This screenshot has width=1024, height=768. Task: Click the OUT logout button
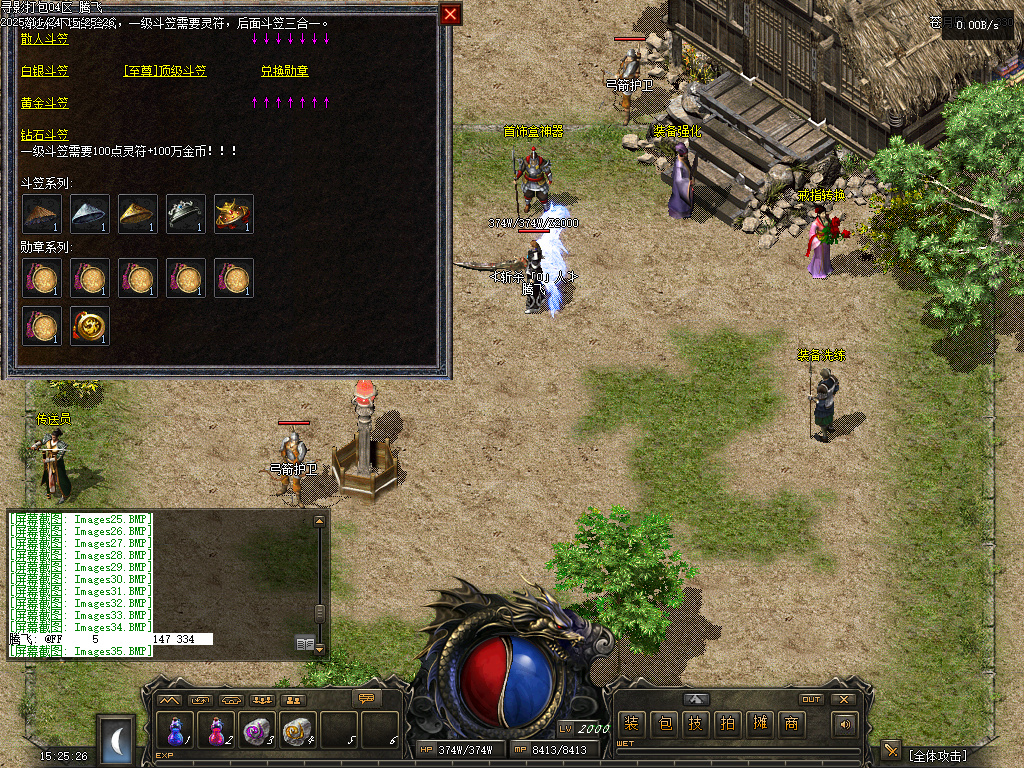[811, 699]
